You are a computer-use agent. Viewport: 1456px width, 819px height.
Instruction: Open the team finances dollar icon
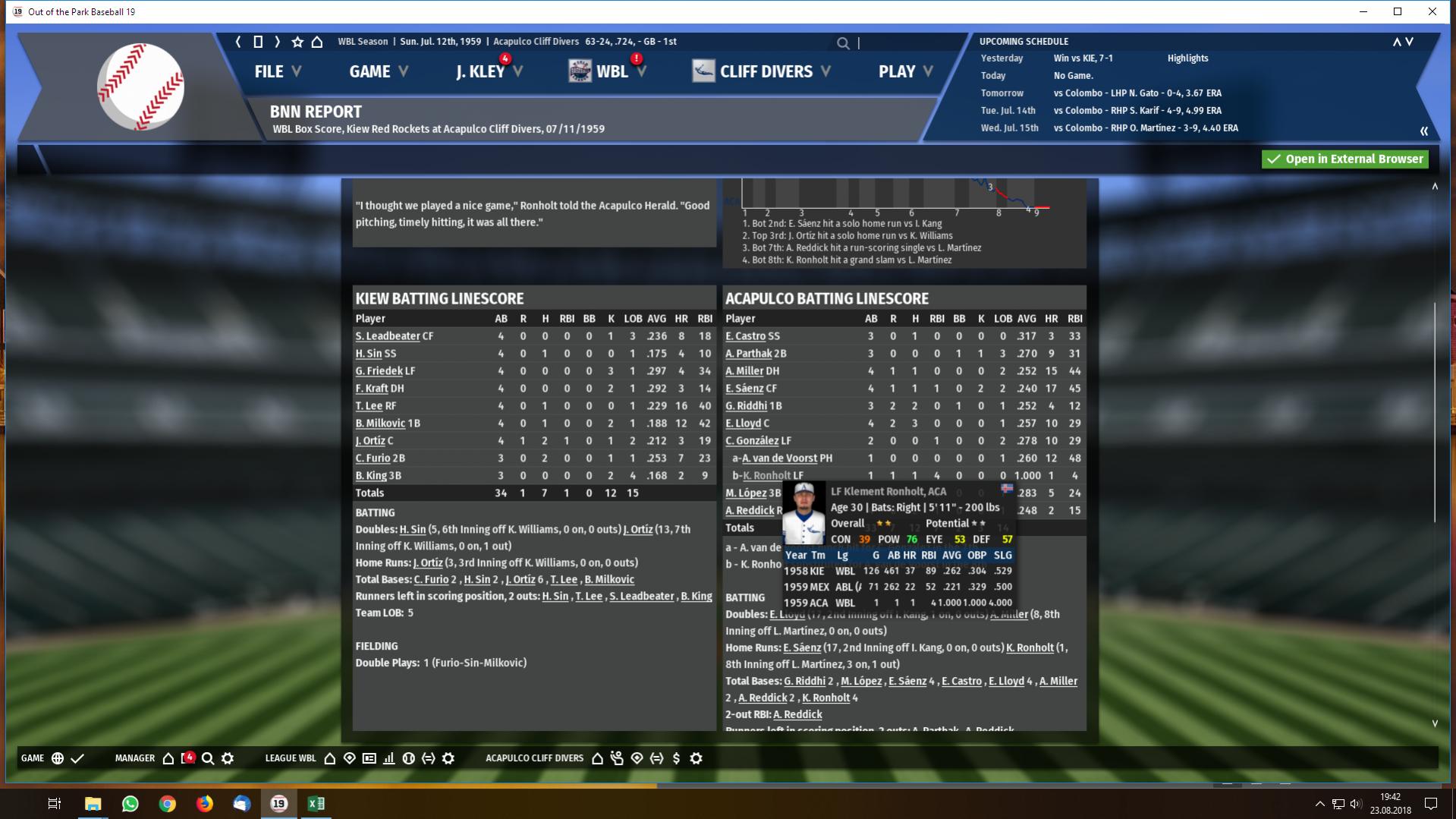pos(676,758)
